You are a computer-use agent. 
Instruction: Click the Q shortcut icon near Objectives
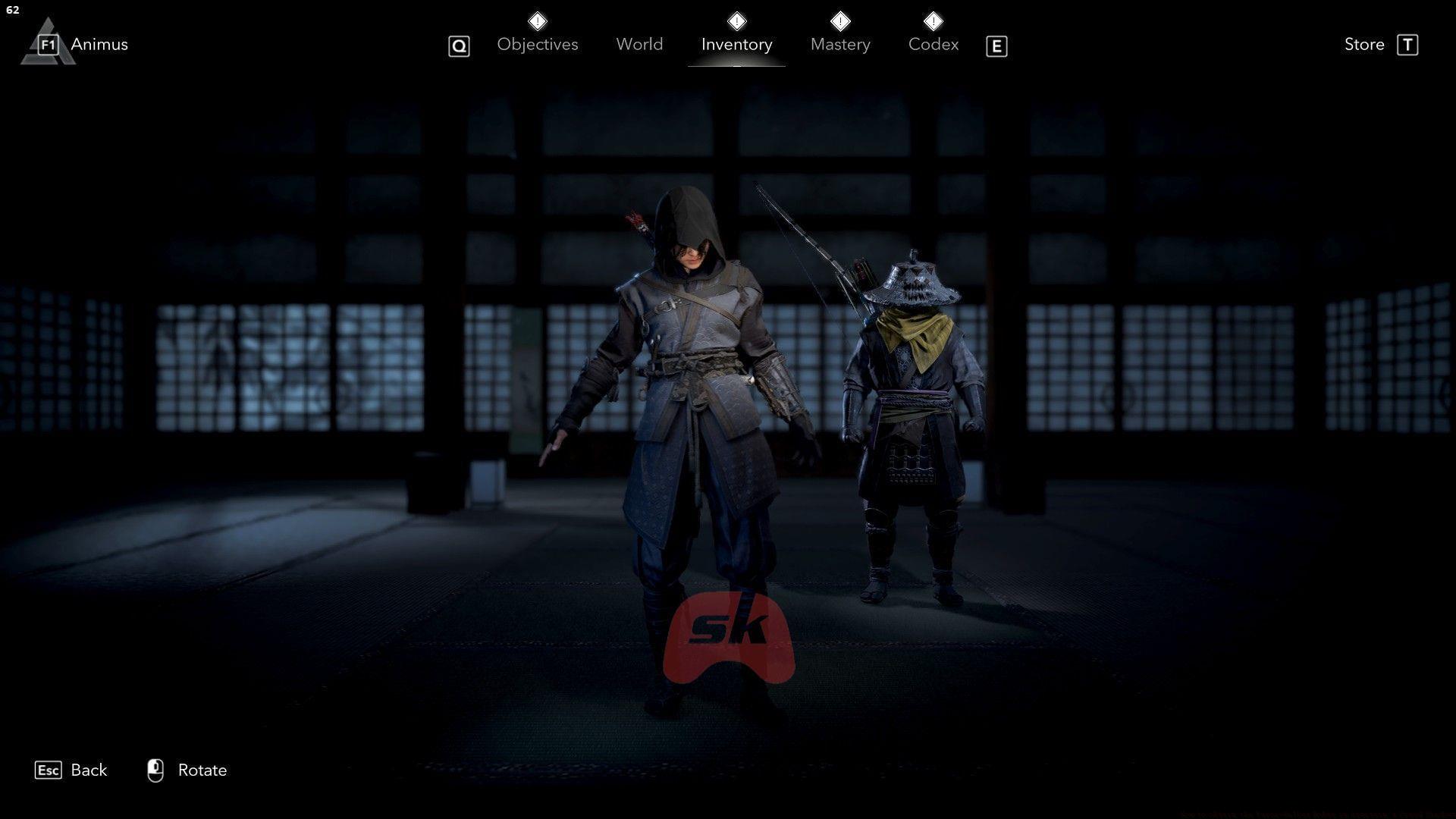459,45
